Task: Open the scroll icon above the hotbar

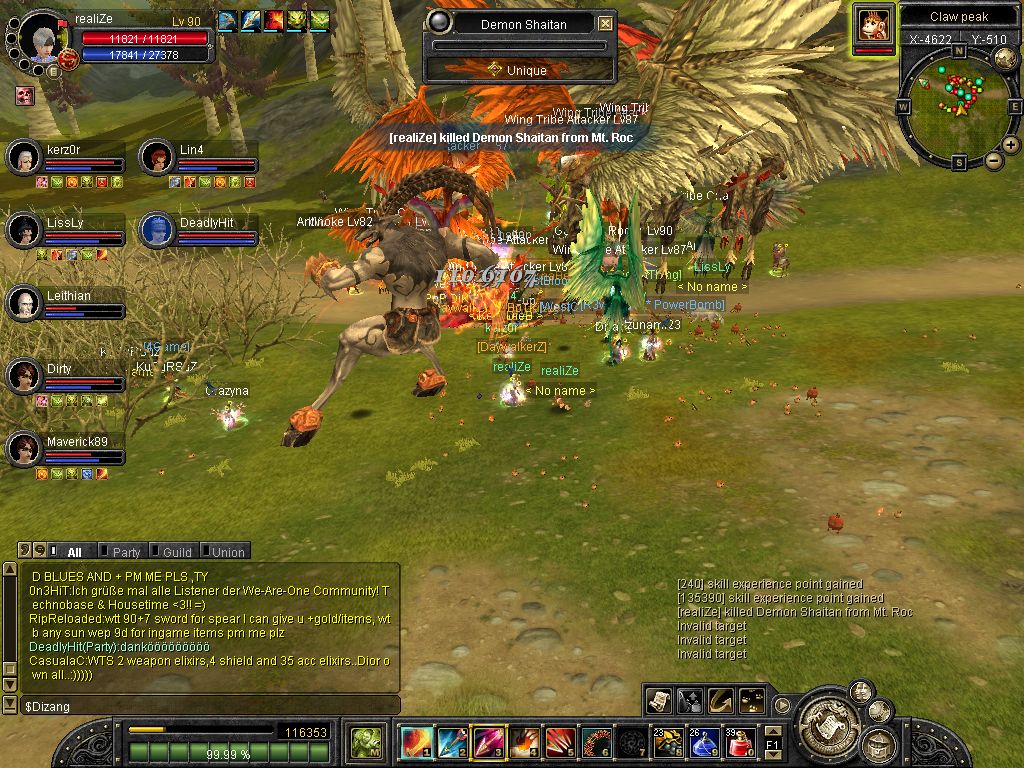Action: [657, 700]
